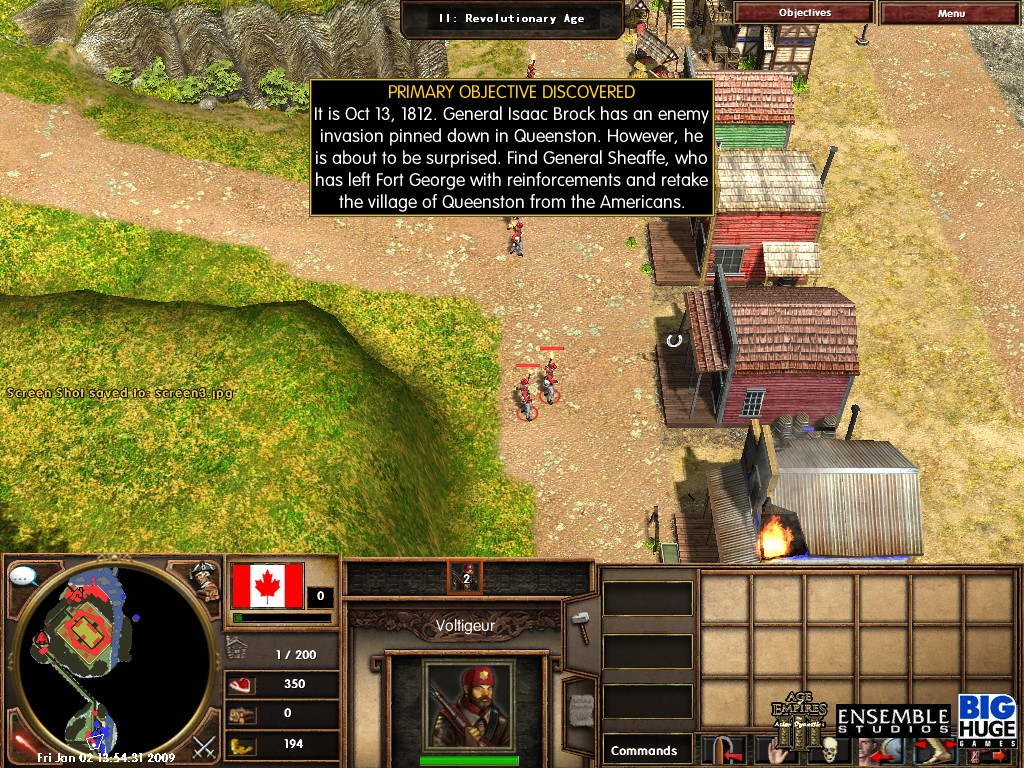Image resolution: width=1024 pixels, height=768 pixels.
Task: Select the Voltigeur group icon with count 2
Action: pyautogui.click(x=465, y=577)
